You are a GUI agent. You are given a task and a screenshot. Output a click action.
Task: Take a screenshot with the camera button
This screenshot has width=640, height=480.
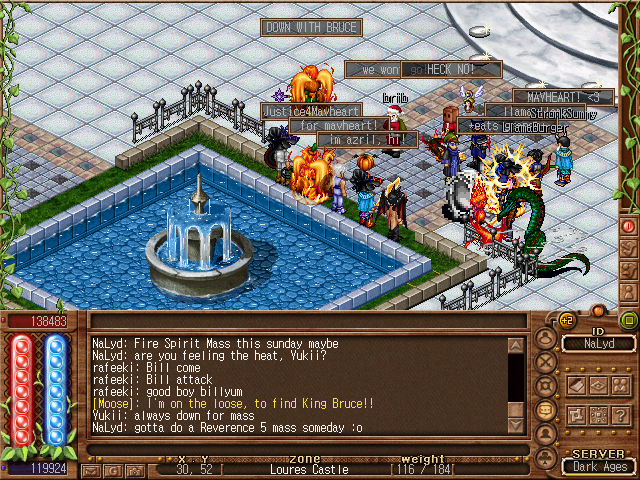click(133, 470)
